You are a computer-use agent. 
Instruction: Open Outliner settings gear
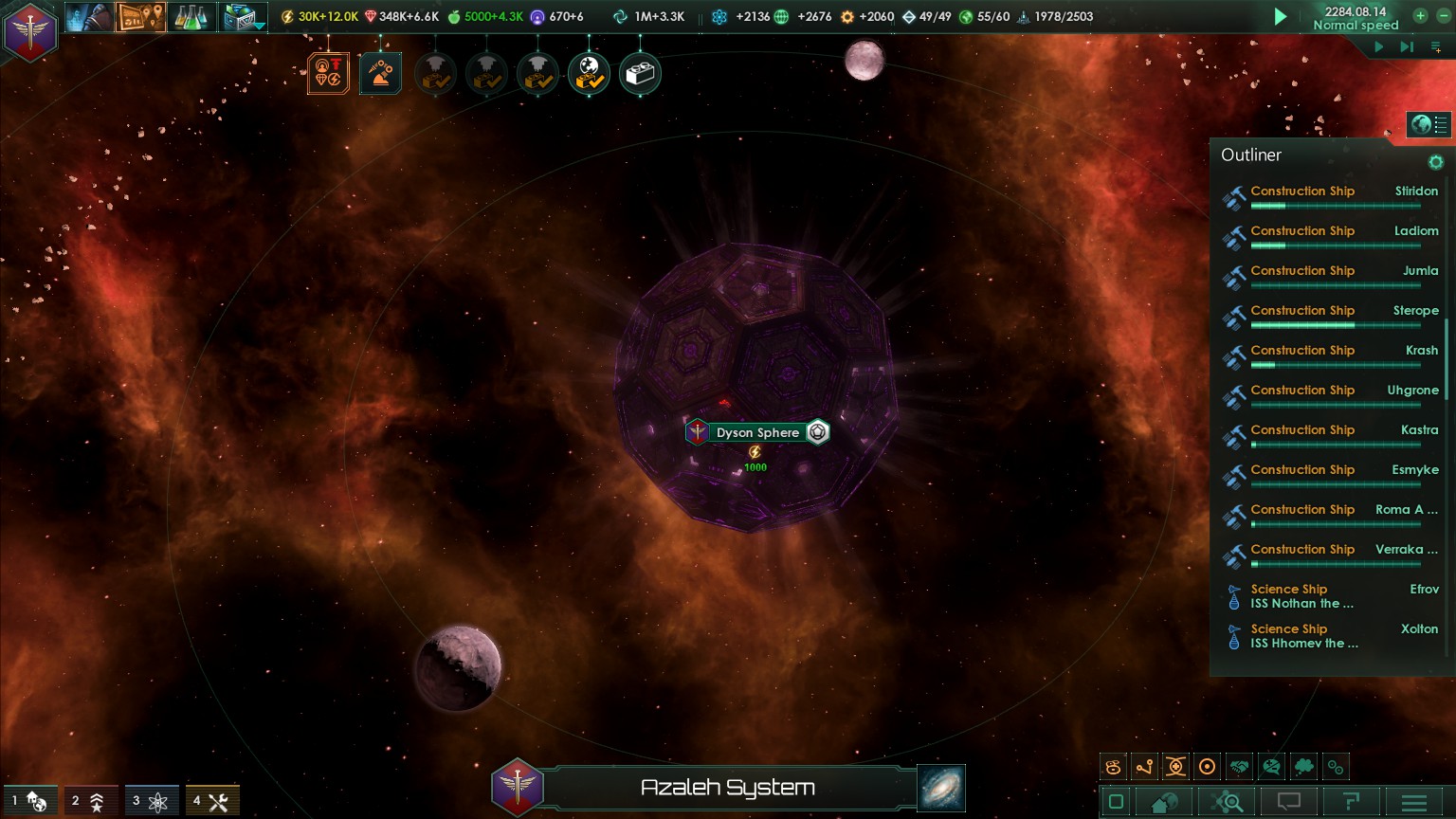click(1436, 162)
